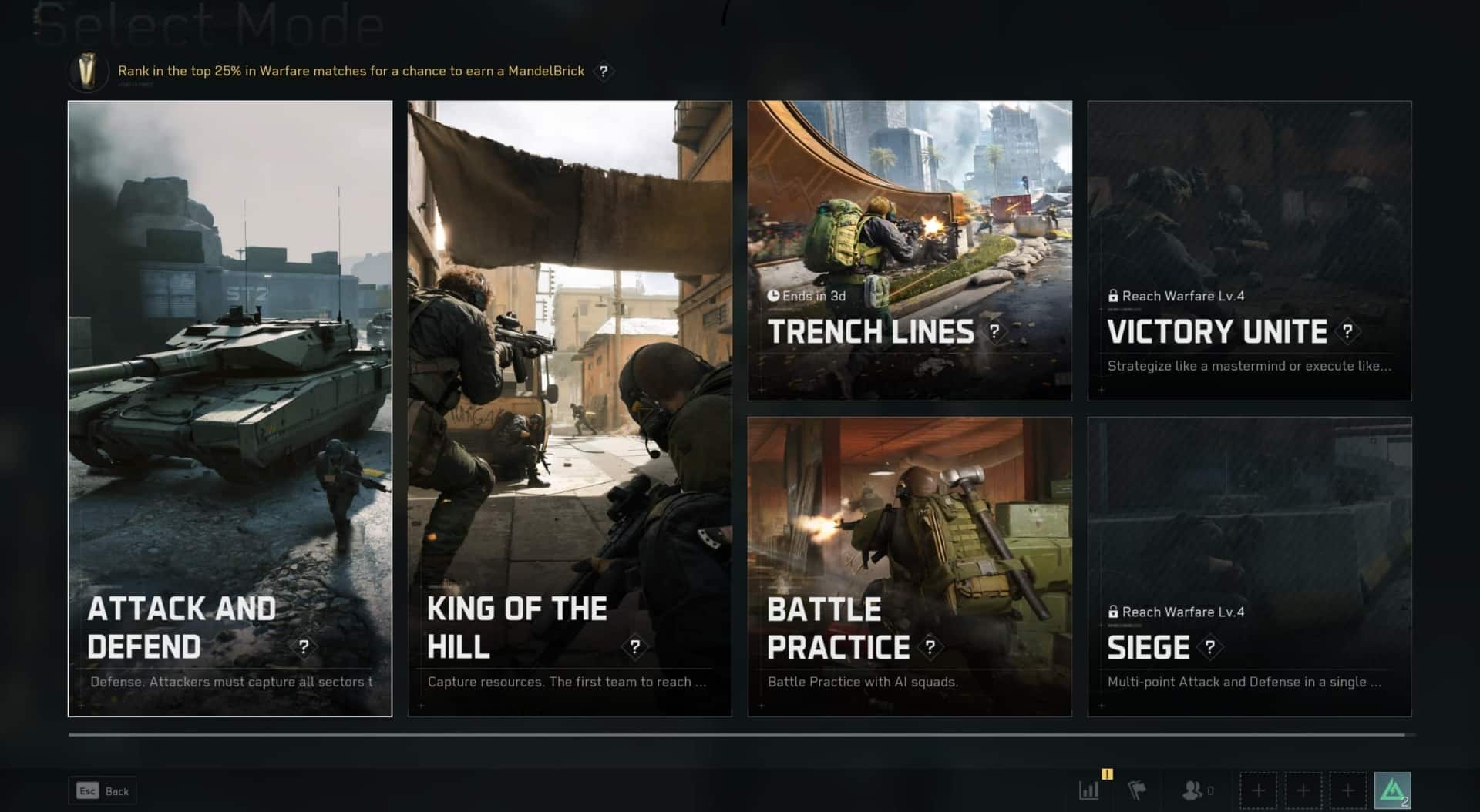Click the flag icon in bottom bar
The image size is (1480, 812).
(x=1137, y=790)
